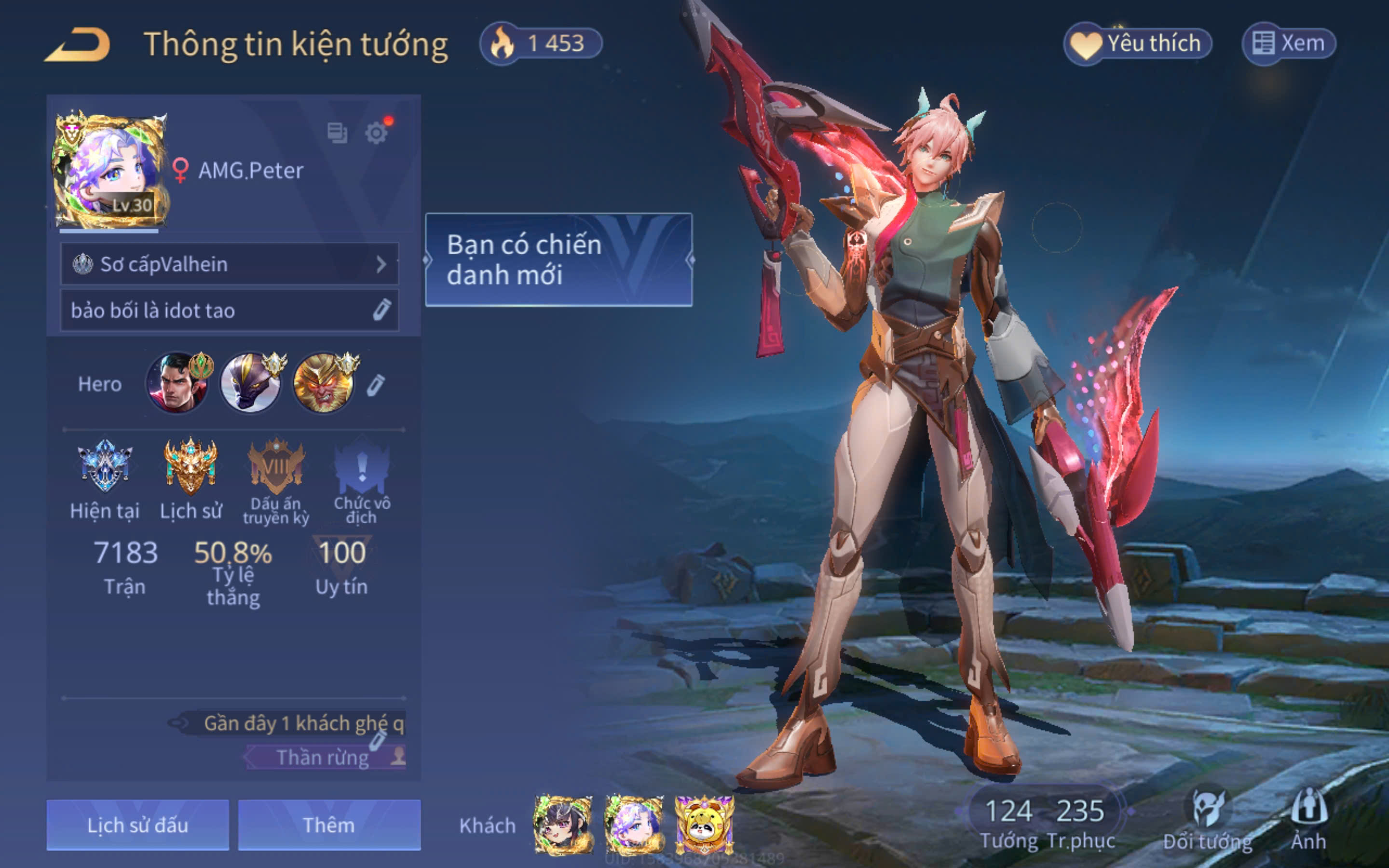Open the Xem view button

coord(1289,43)
